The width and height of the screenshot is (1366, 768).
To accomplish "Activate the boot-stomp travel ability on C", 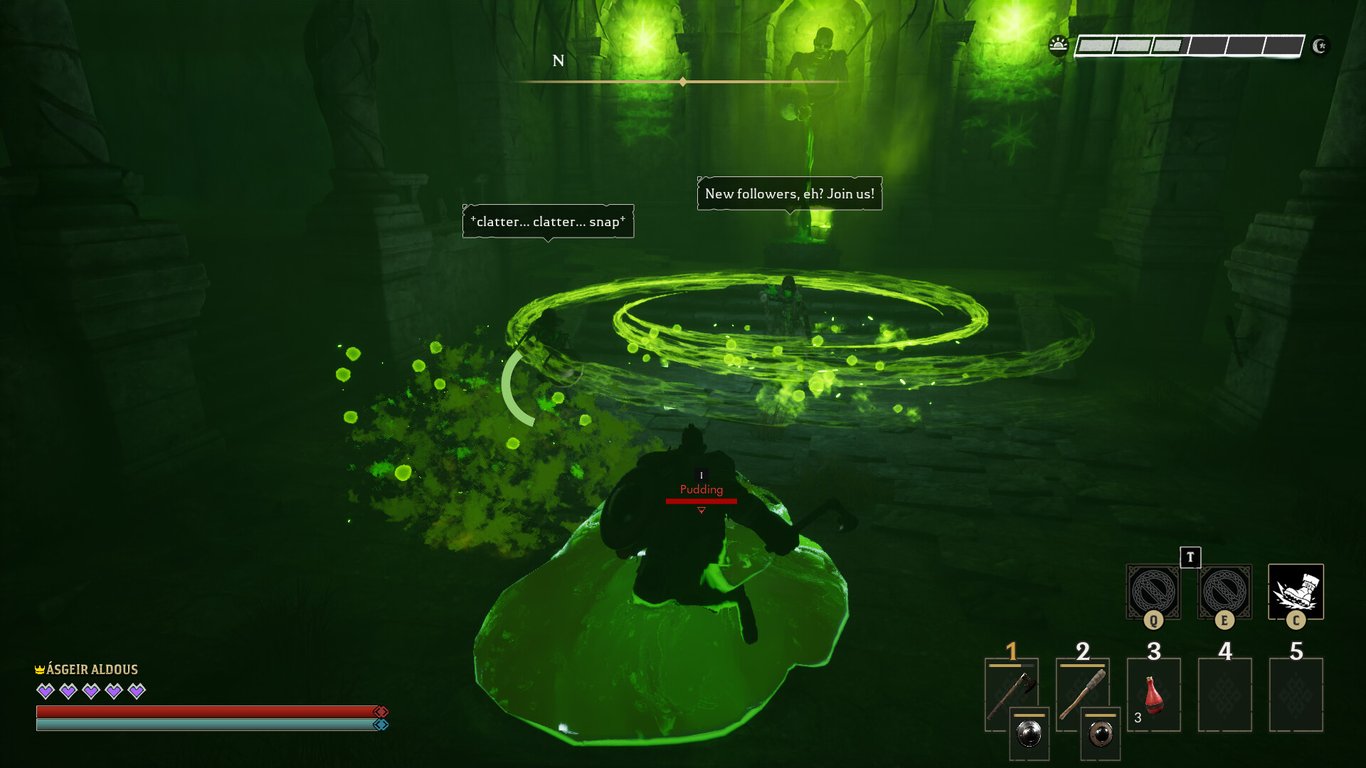I will tap(1297, 592).
